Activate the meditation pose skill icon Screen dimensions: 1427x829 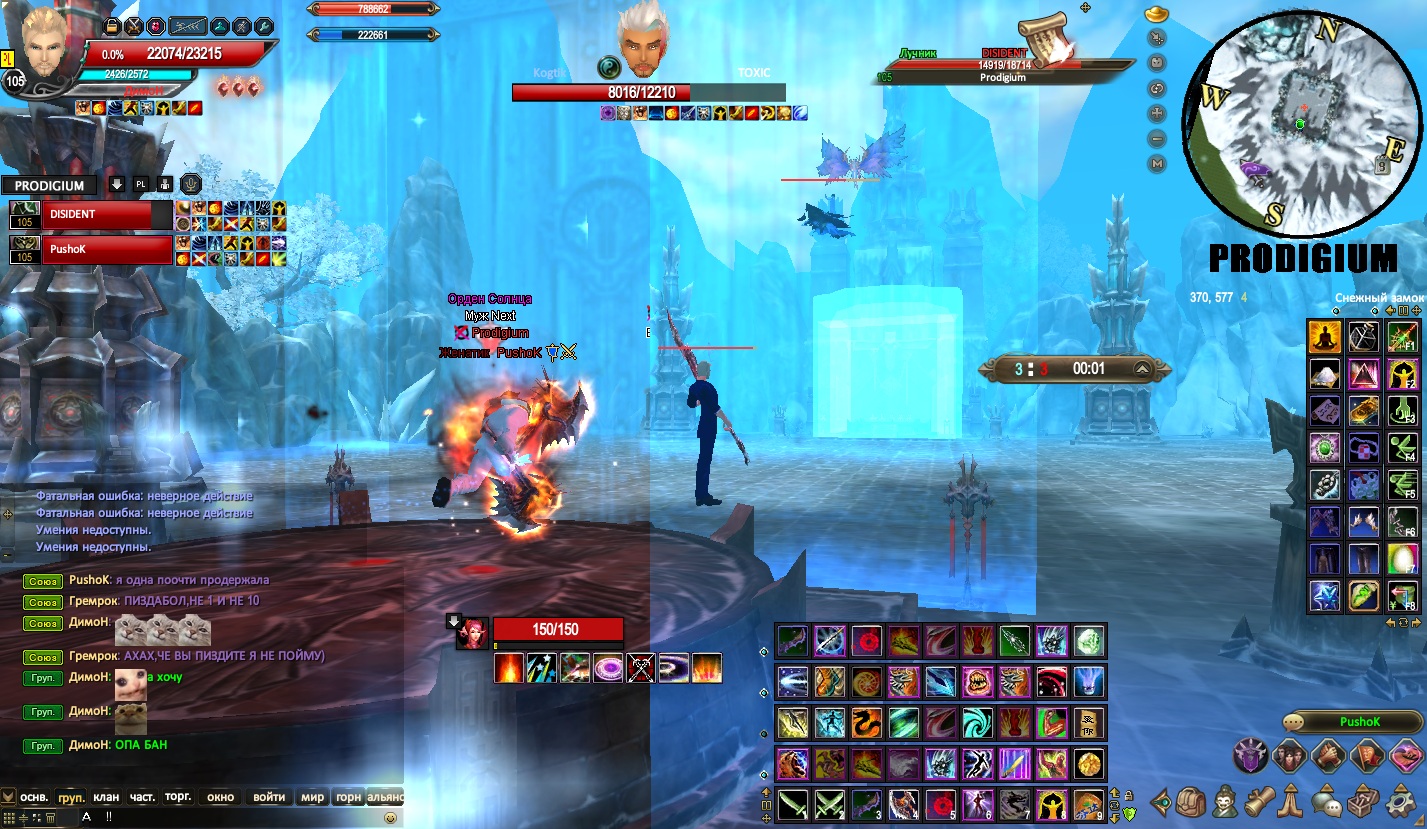(x=1325, y=337)
